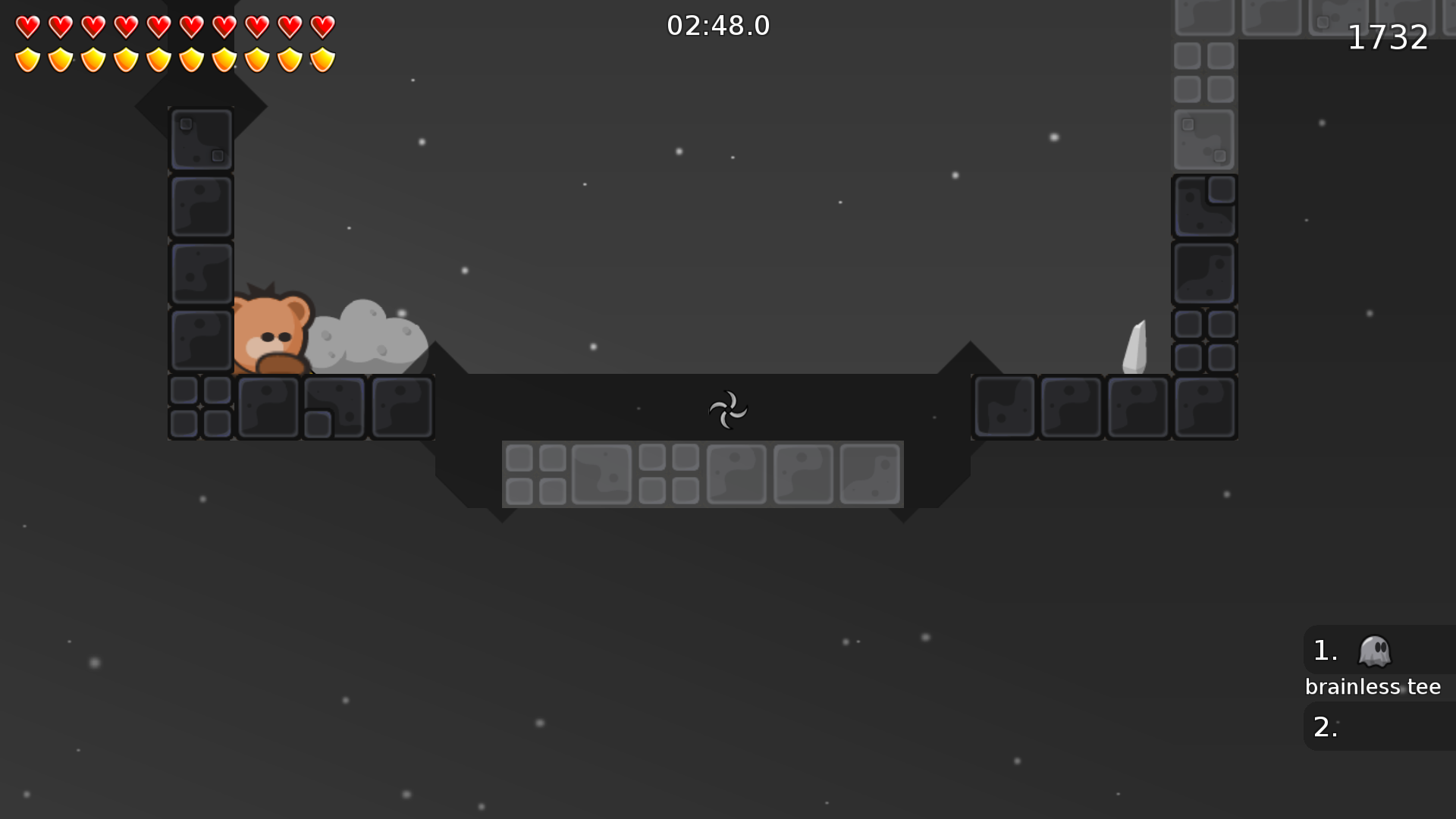Toggle the faded block near the top right wall
Viewport: 1456px width, 819px height.
click(x=1204, y=140)
